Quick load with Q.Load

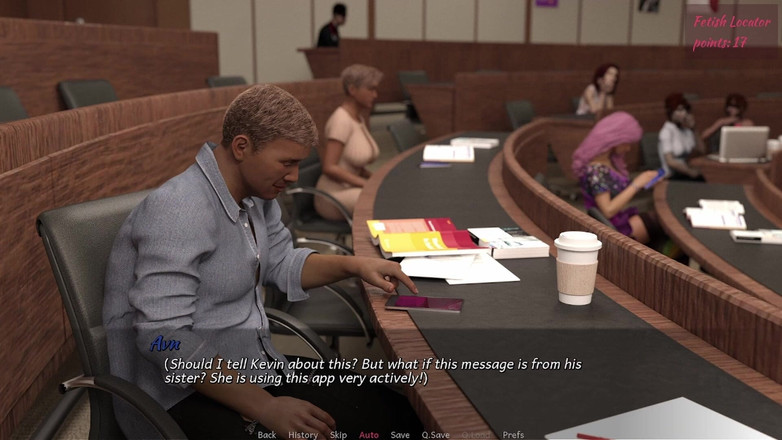point(476,435)
